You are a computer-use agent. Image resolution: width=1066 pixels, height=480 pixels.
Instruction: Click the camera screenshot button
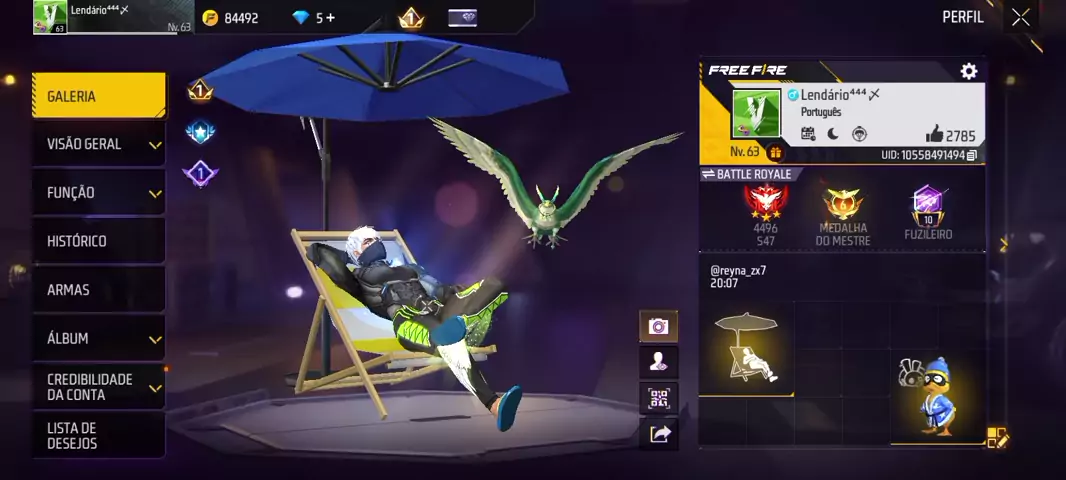click(x=658, y=326)
